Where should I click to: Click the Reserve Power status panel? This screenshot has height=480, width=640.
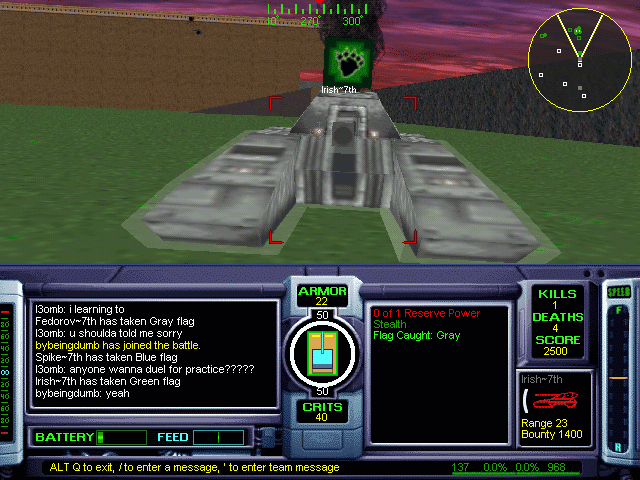coord(438,360)
